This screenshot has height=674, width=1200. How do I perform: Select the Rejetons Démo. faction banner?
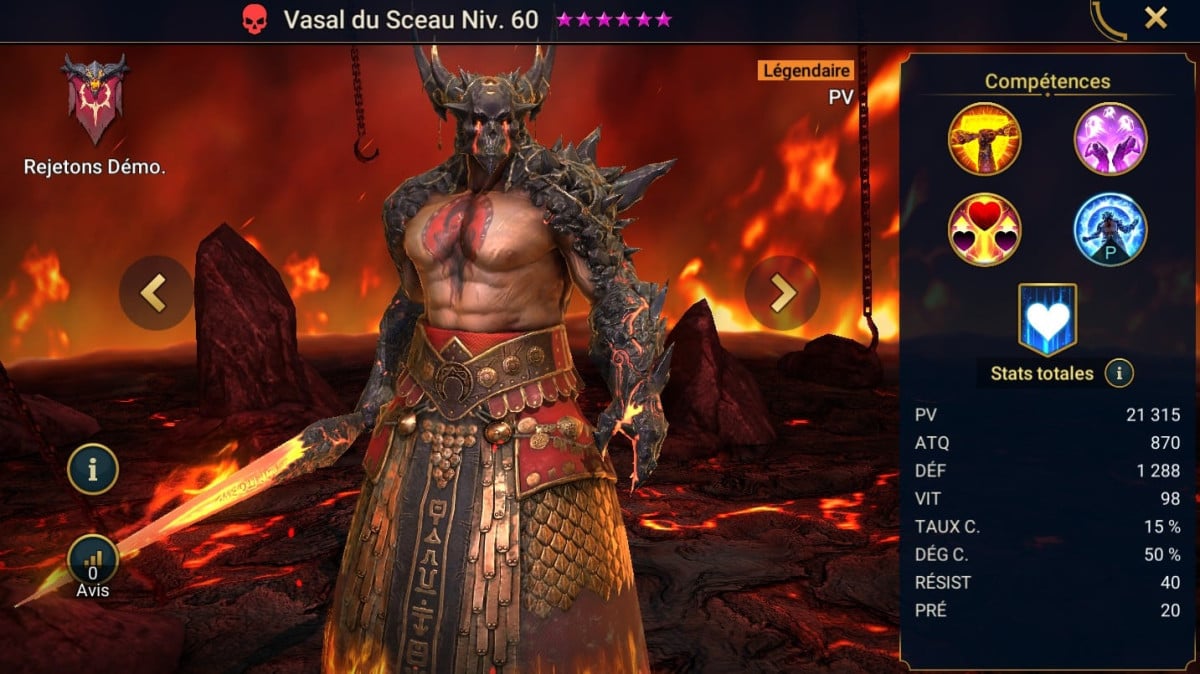pos(95,100)
